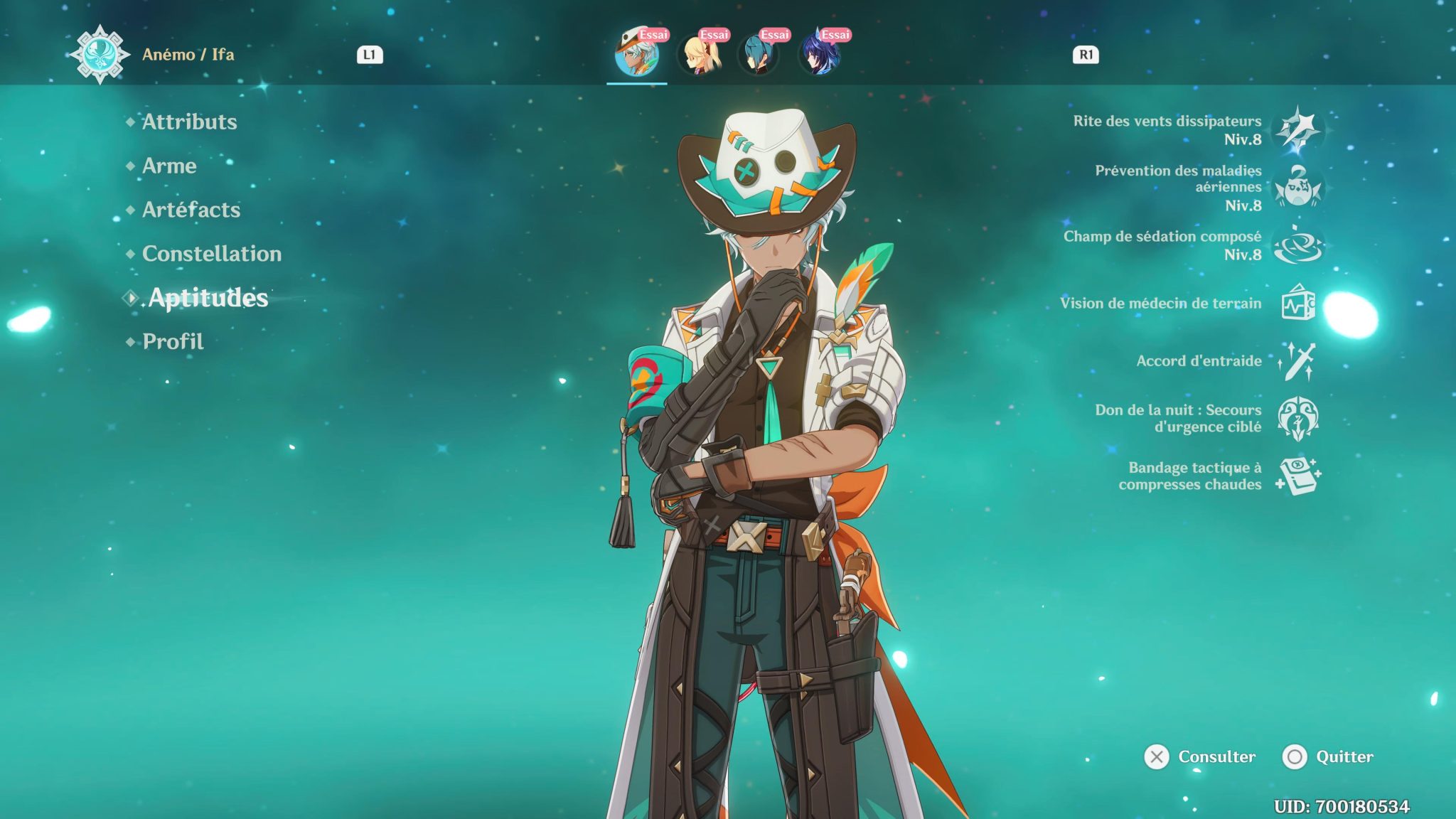The height and width of the screenshot is (819, 1456).
Task: Open the Don de la nuit passive icon
Action: [1300, 419]
